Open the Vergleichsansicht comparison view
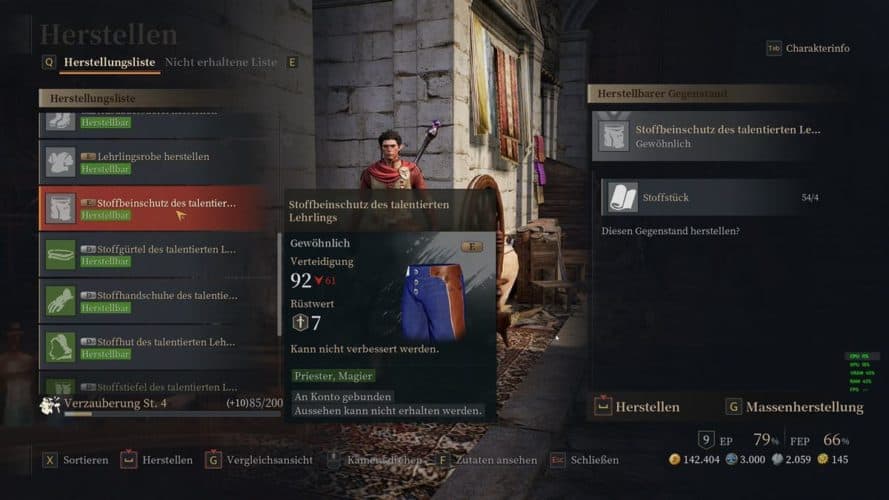The height and width of the screenshot is (500, 889). click(x=254, y=460)
